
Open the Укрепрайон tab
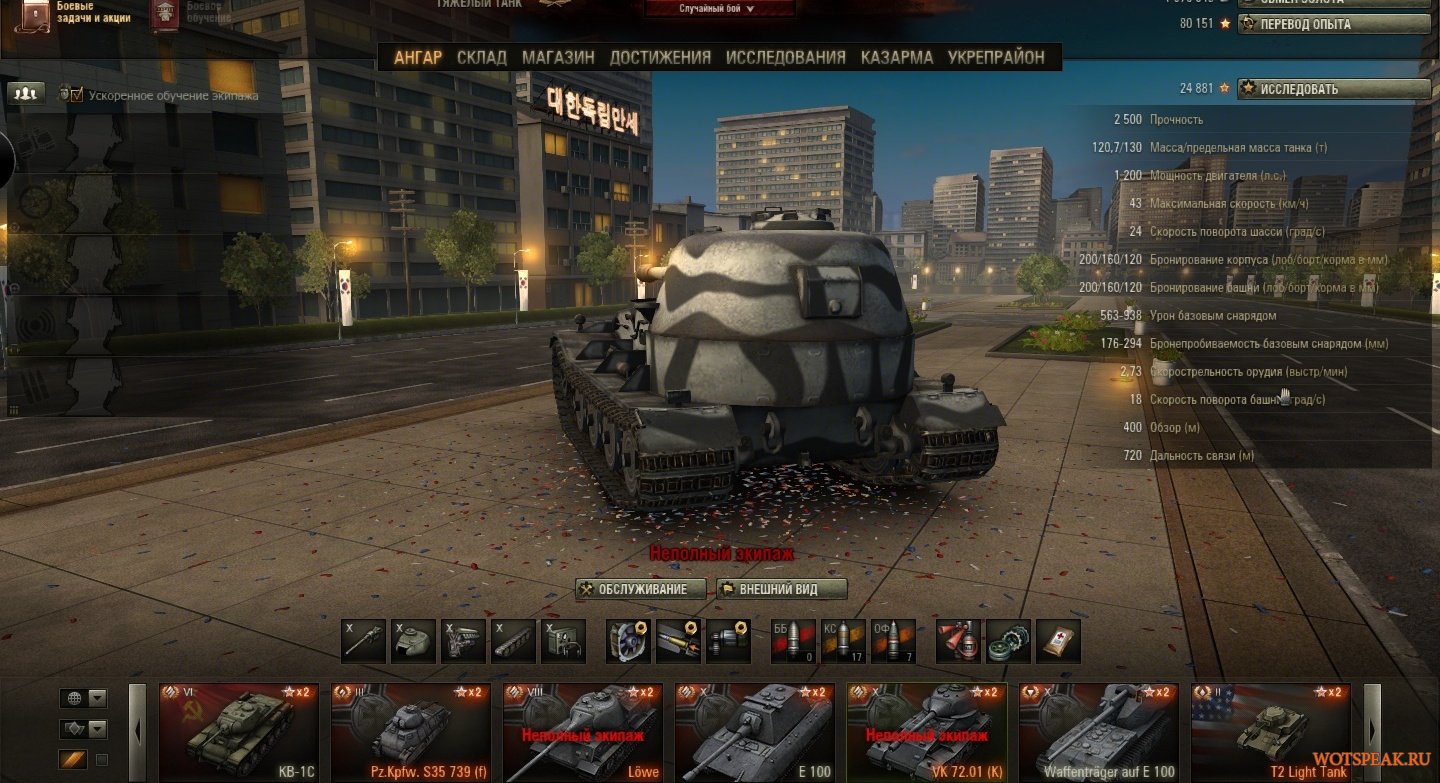[996, 58]
